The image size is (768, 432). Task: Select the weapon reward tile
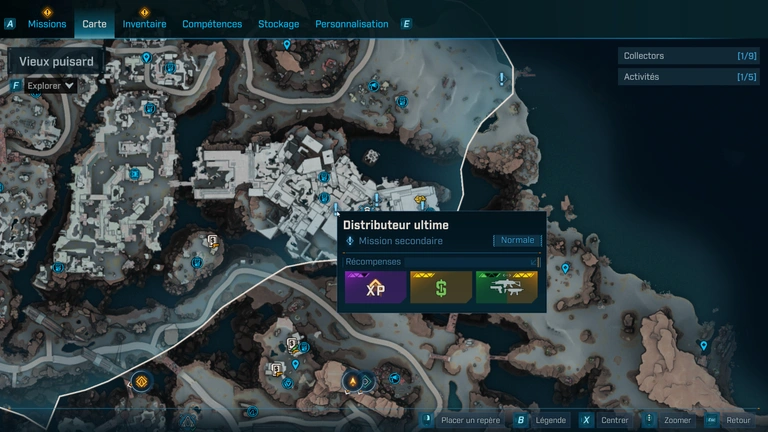pyautogui.click(x=506, y=287)
